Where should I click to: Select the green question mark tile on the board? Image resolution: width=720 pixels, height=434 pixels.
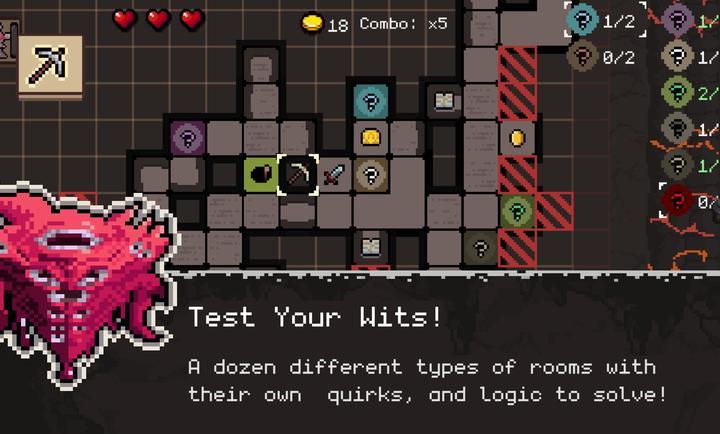pyautogui.click(x=516, y=210)
